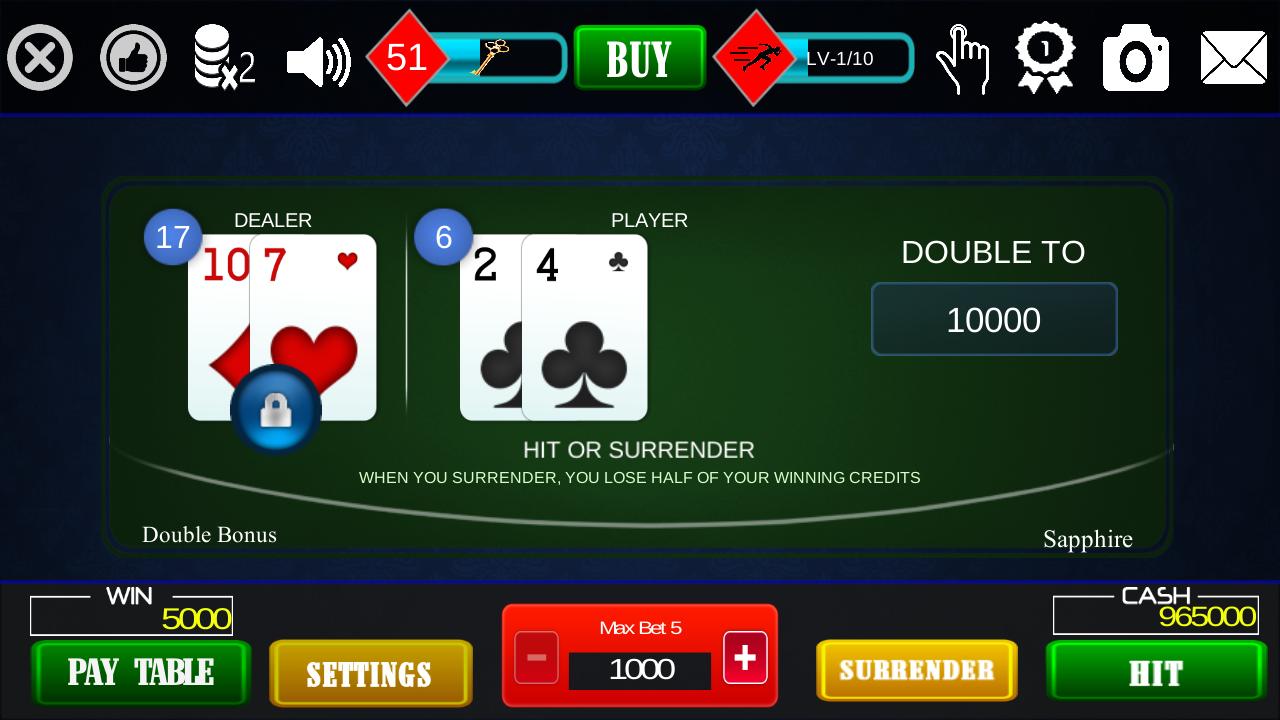1280x720 pixels.
Task: Increase bet with the plus stepper
Action: [744, 657]
